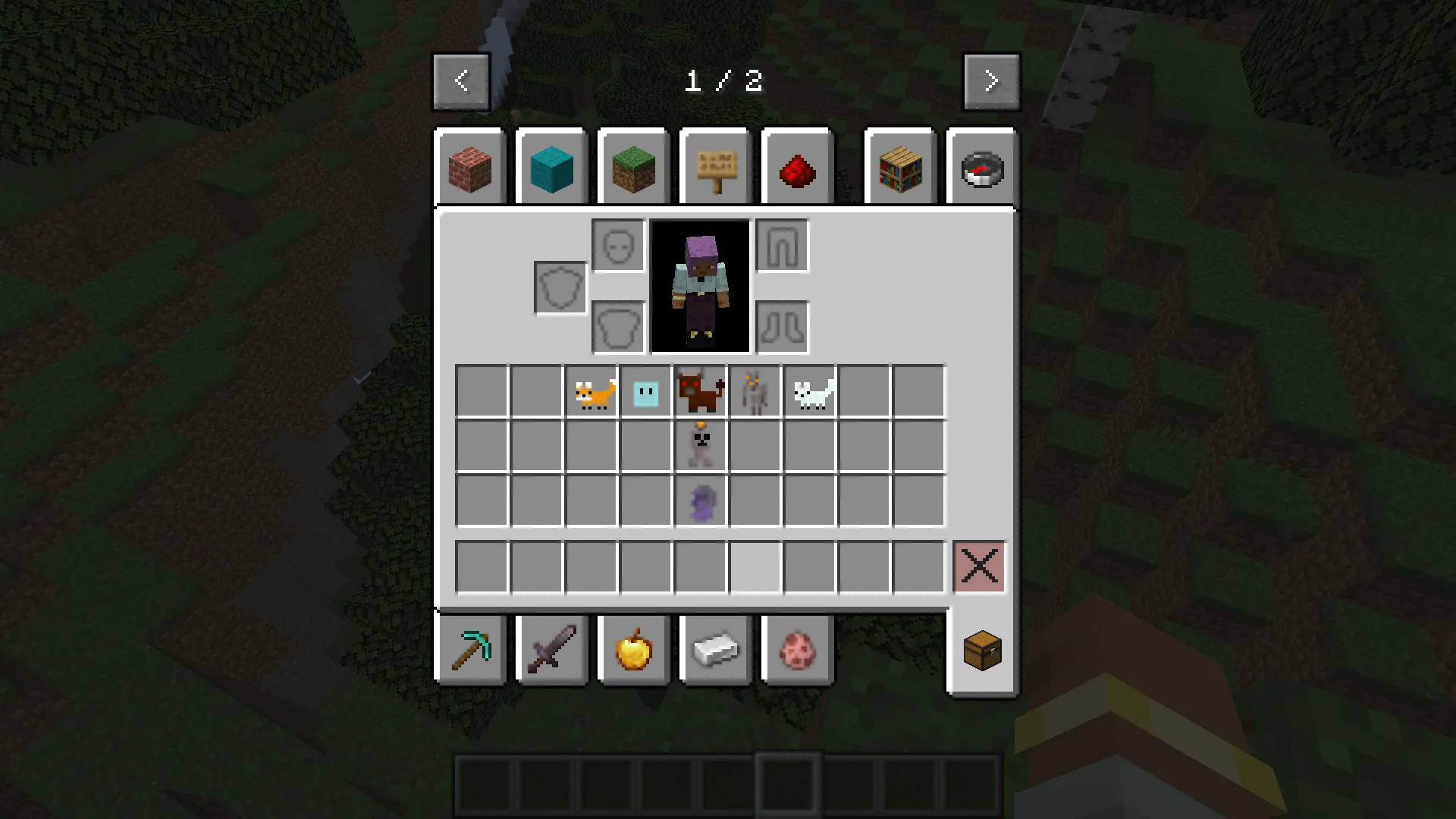This screenshot has height=819, width=1456.
Task: Open the iron ingot Ingredients tab
Action: pos(715,650)
